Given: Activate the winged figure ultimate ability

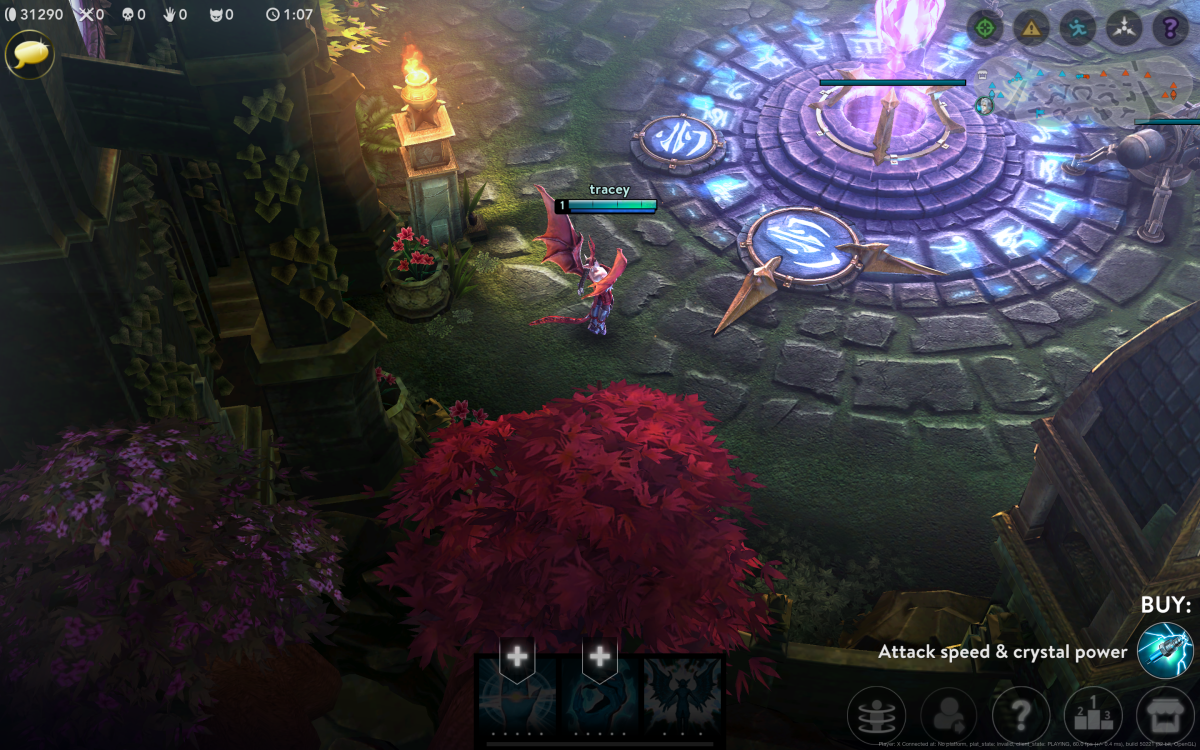Looking at the screenshot, I should pyautogui.click(x=683, y=697).
